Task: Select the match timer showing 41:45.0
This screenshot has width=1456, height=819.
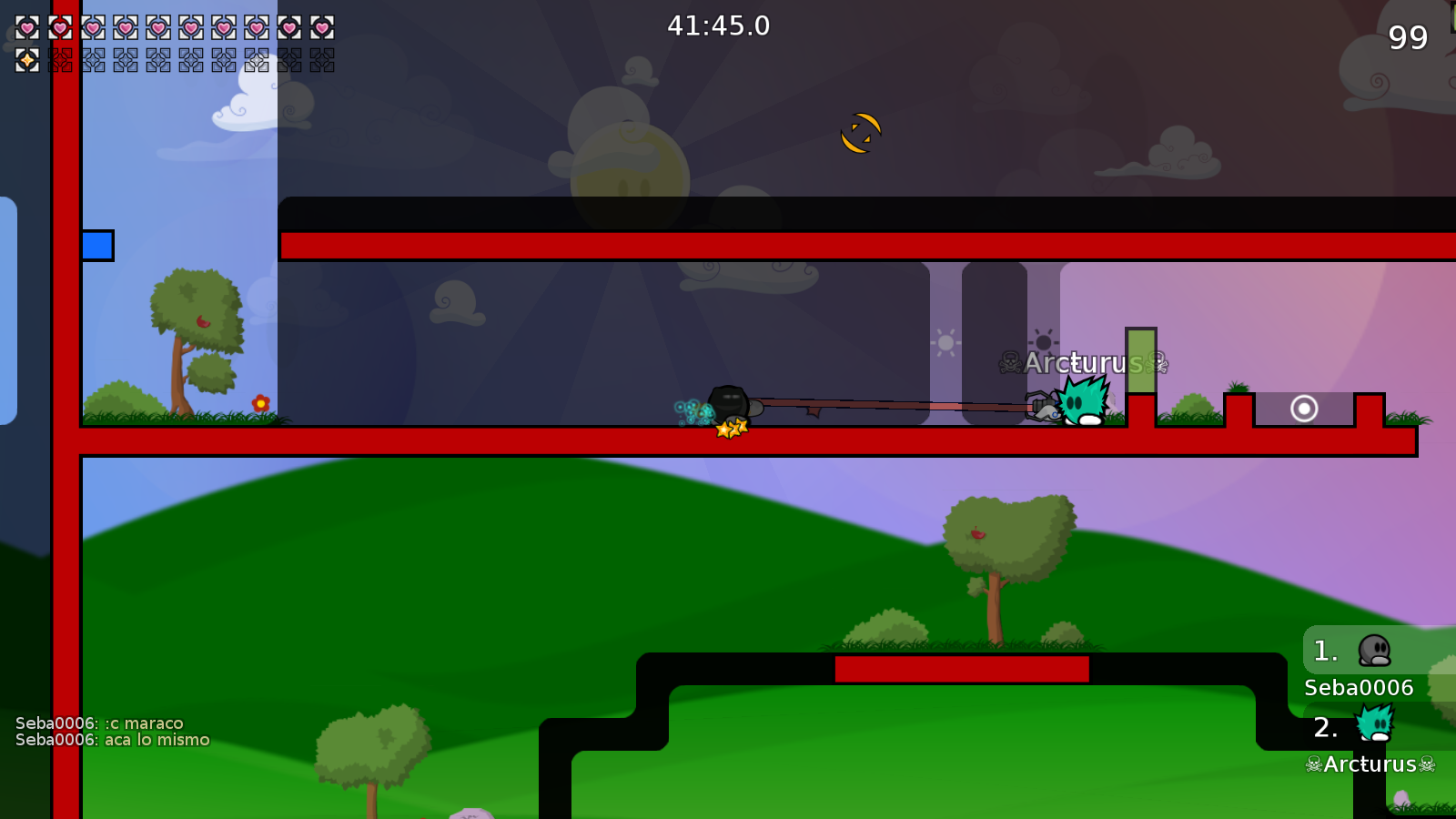Action: click(718, 25)
